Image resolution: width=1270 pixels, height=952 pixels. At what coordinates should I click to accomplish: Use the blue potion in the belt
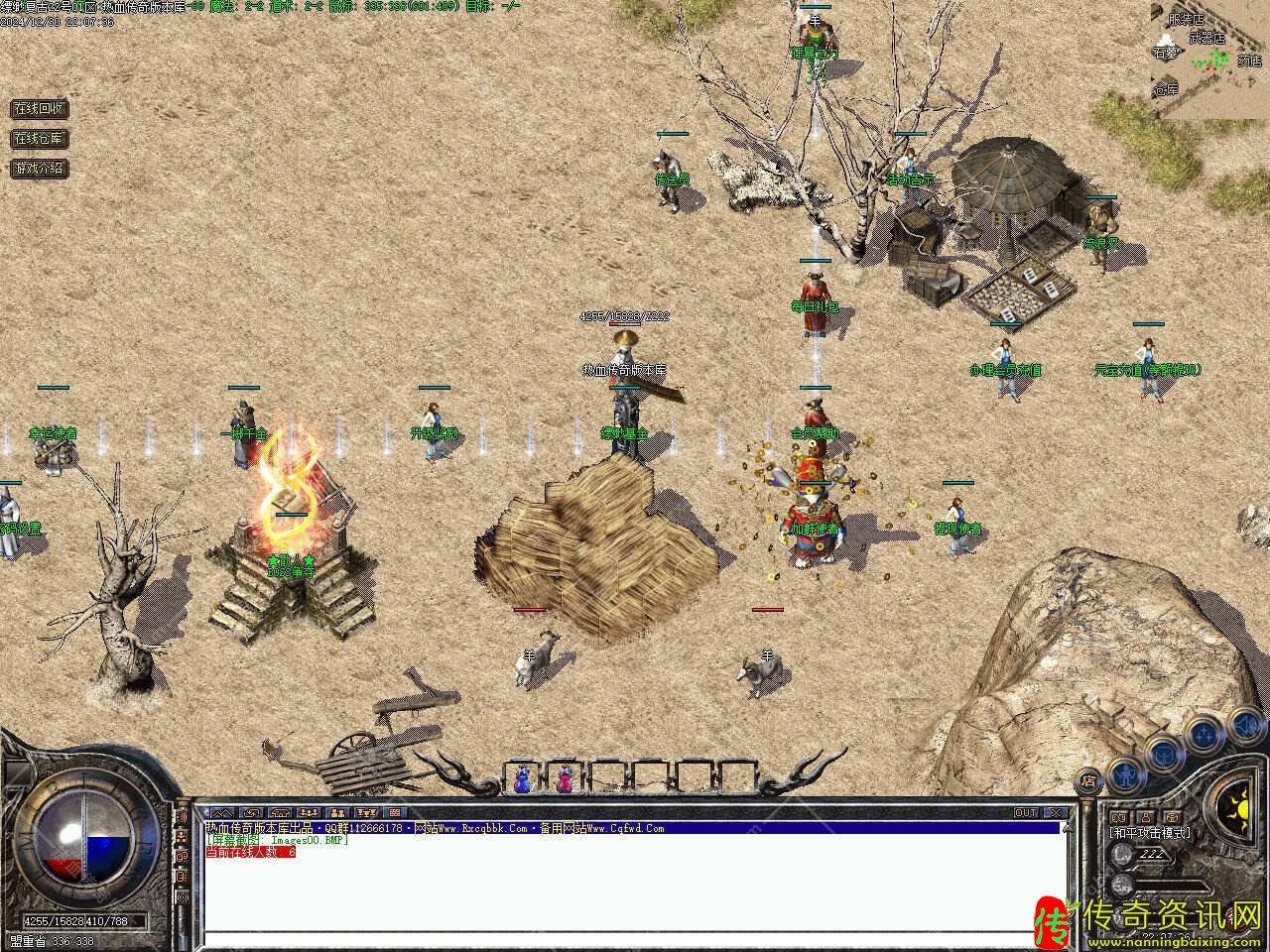(523, 778)
